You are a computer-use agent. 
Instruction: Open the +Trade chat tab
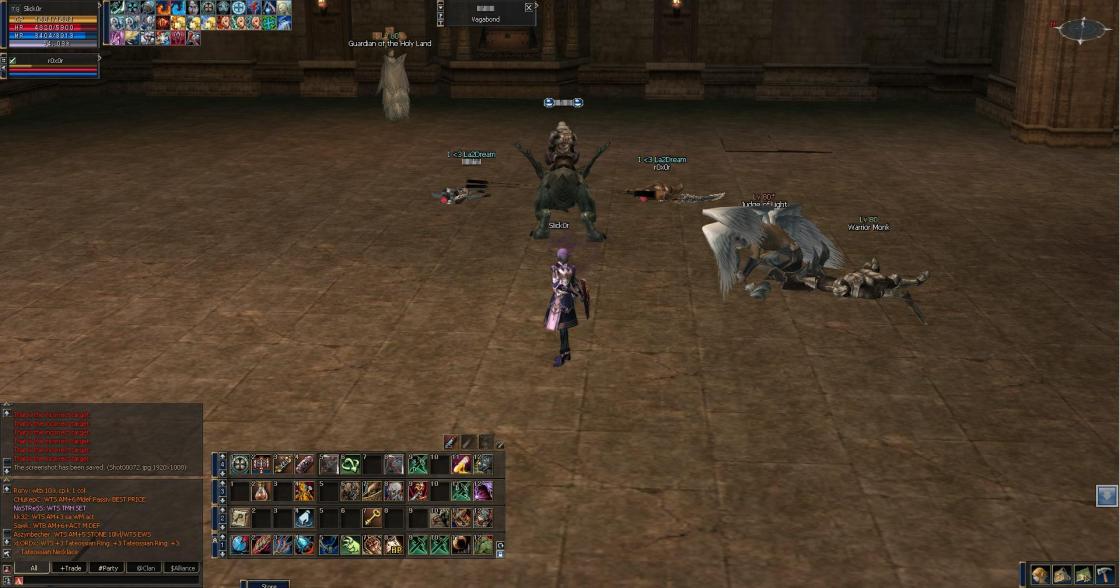tap(70, 568)
